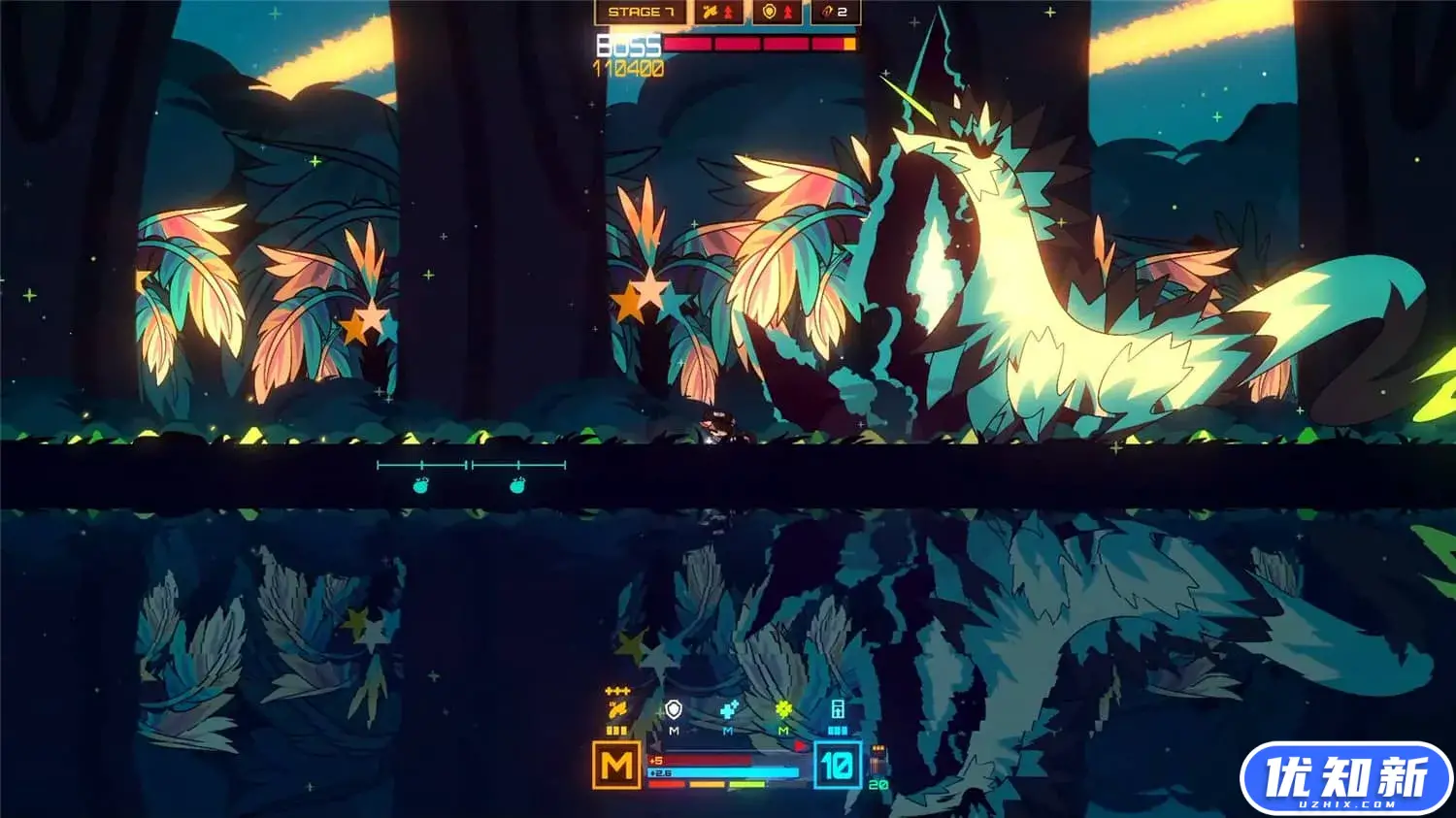Choose the green four-leaf clover icon
Screen dimensions: 1456x818
pyautogui.click(x=783, y=710)
